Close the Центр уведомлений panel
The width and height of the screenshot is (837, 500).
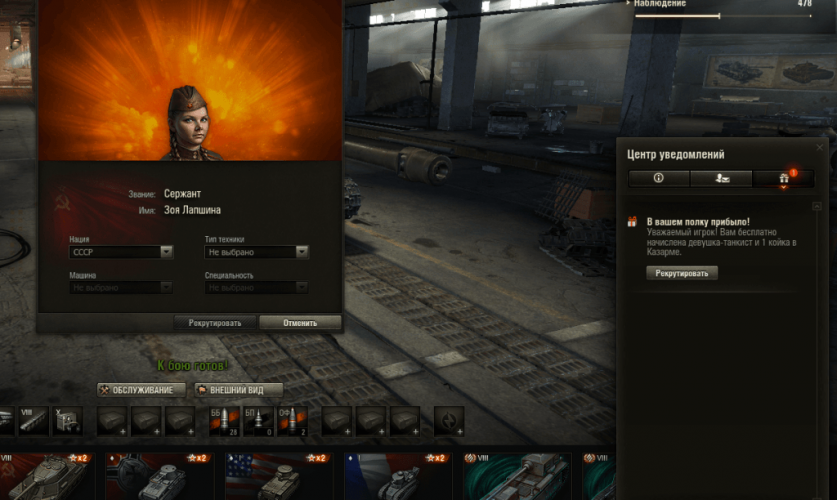pos(820,147)
